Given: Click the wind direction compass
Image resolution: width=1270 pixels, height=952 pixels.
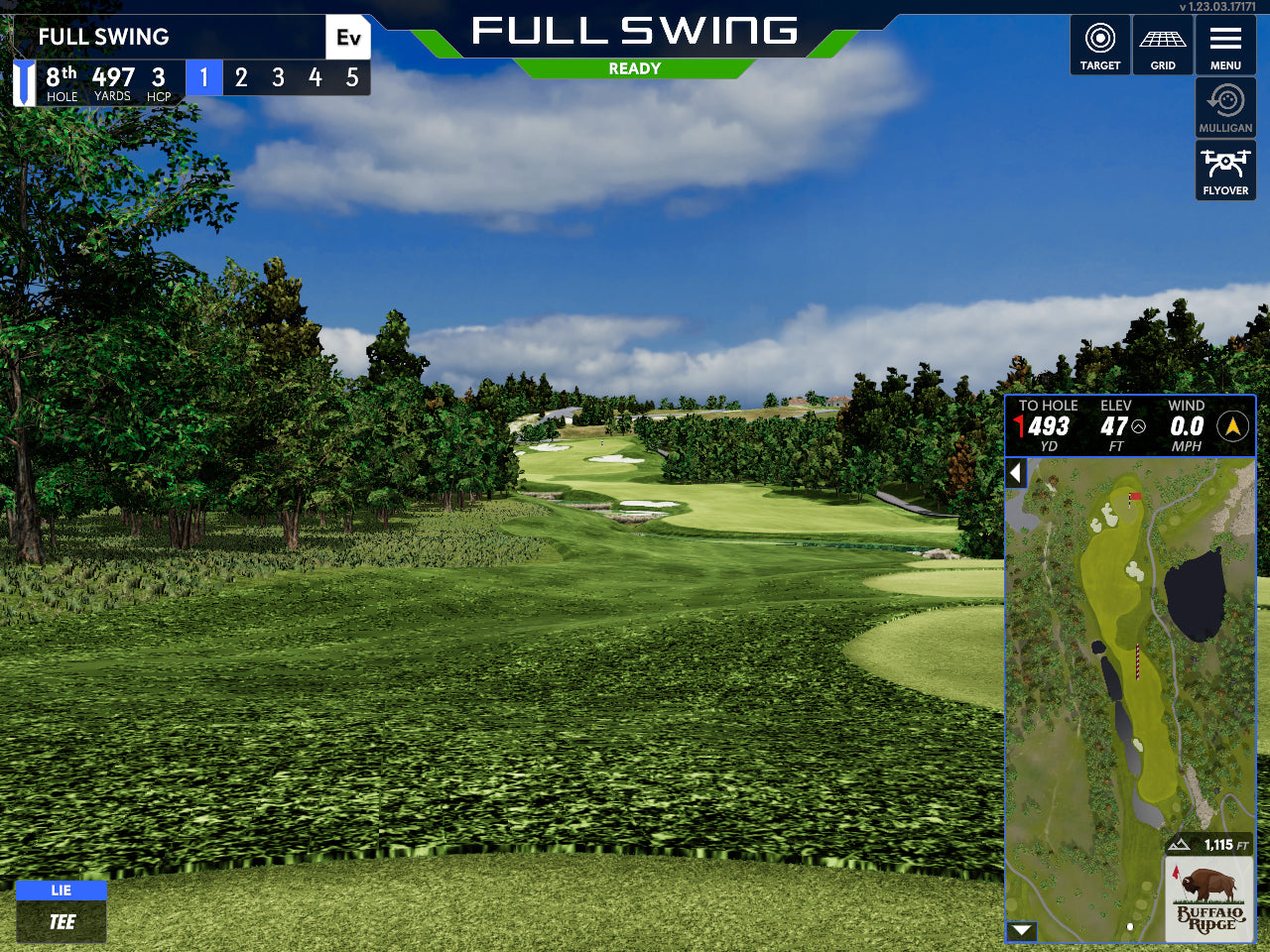Looking at the screenshot, I should point(1232,426).
